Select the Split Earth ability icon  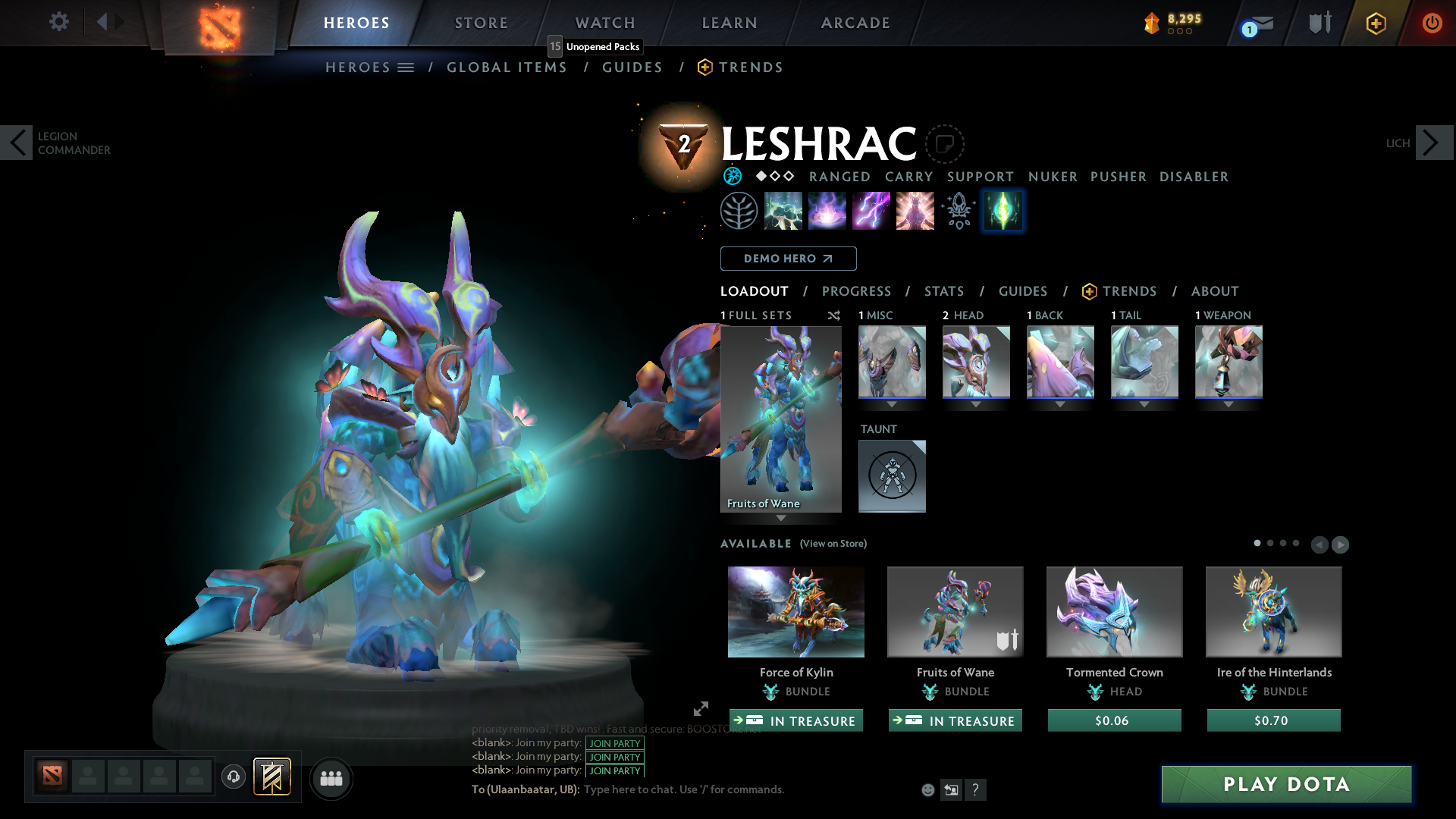pos(783,210)
